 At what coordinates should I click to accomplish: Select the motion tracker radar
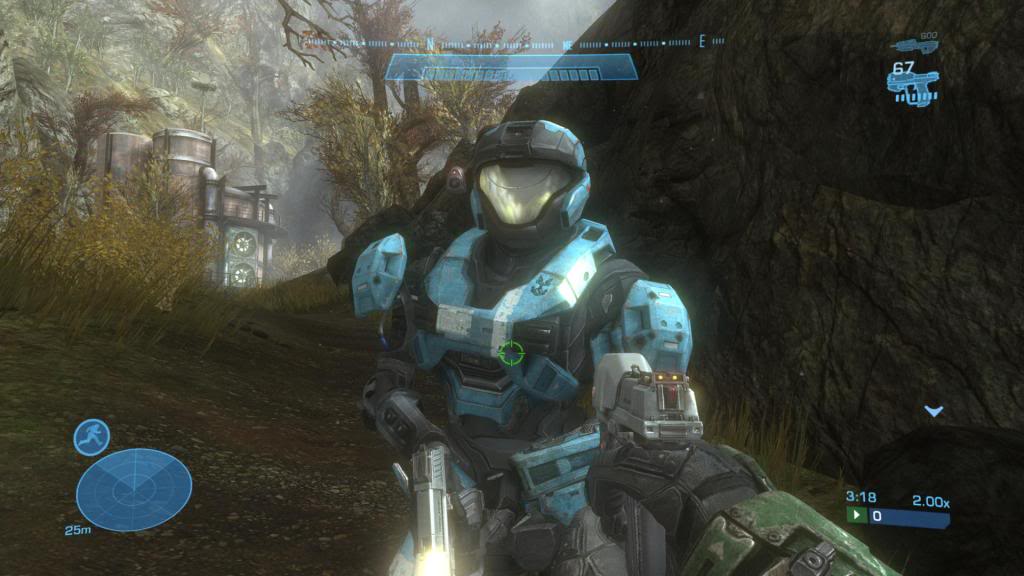(x=134, y=489)
